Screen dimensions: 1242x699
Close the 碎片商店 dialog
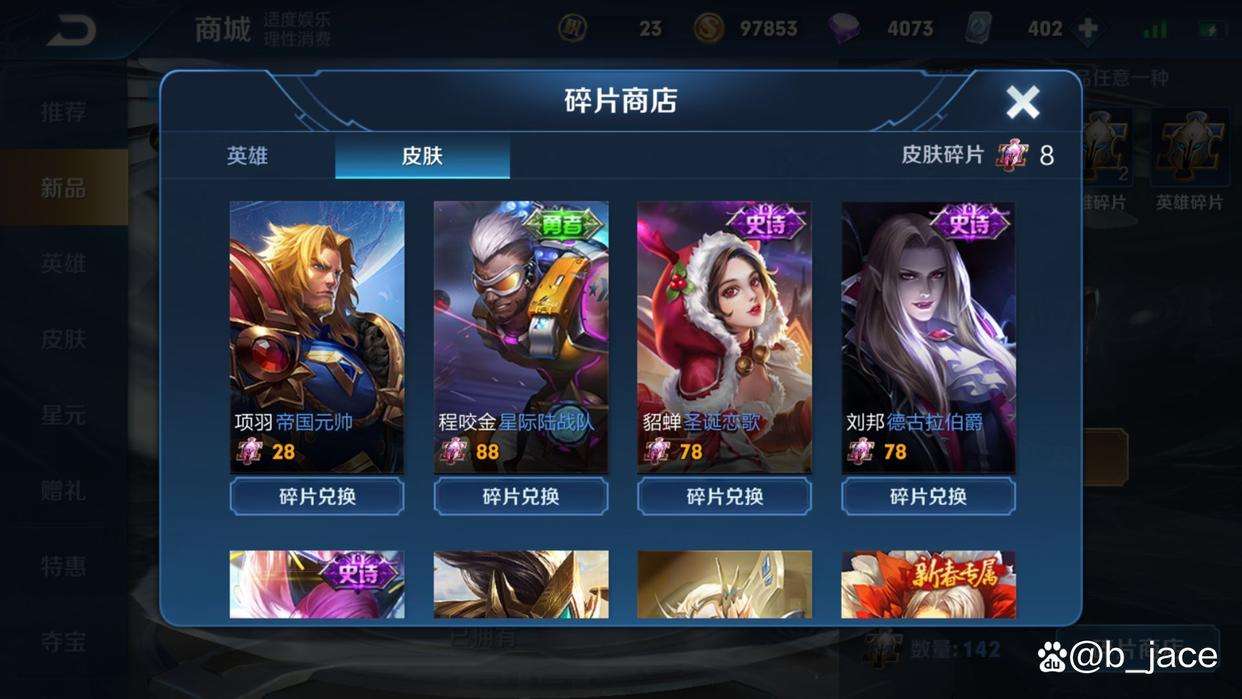pos(1022,101)
